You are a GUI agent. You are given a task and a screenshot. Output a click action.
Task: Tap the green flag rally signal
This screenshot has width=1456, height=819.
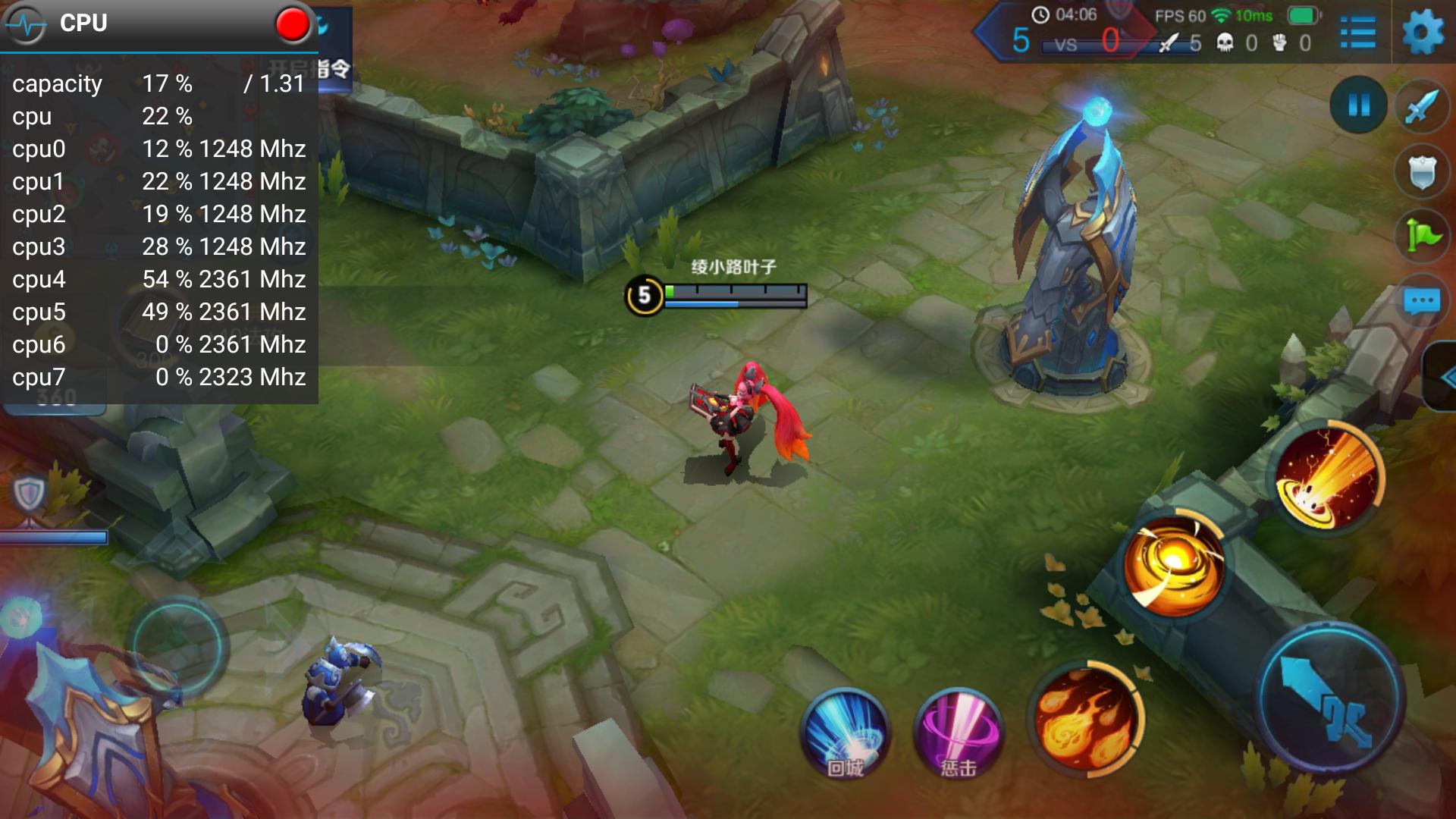point(1422,236)
